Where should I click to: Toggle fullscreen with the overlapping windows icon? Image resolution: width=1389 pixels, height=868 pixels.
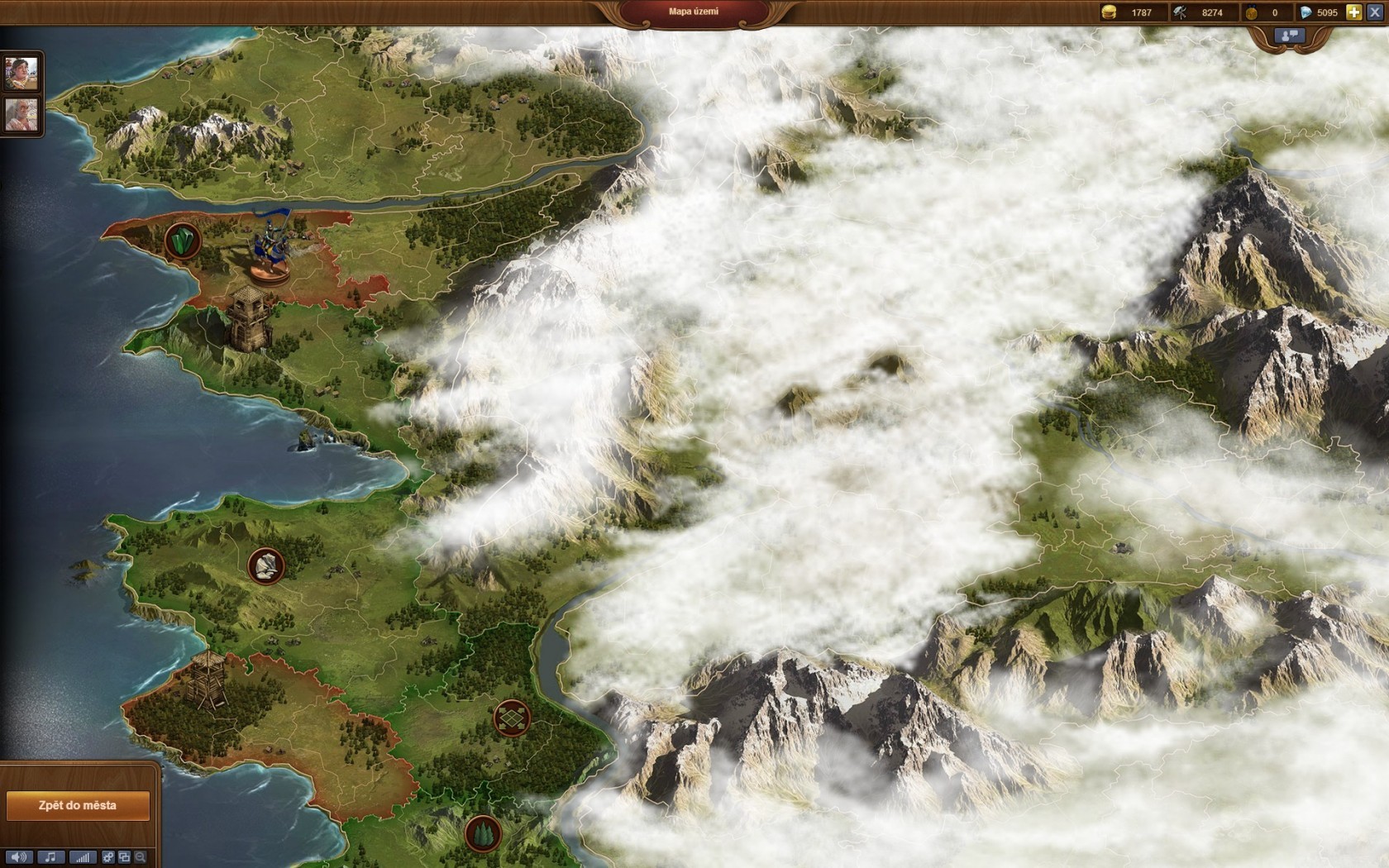[125, 857]
